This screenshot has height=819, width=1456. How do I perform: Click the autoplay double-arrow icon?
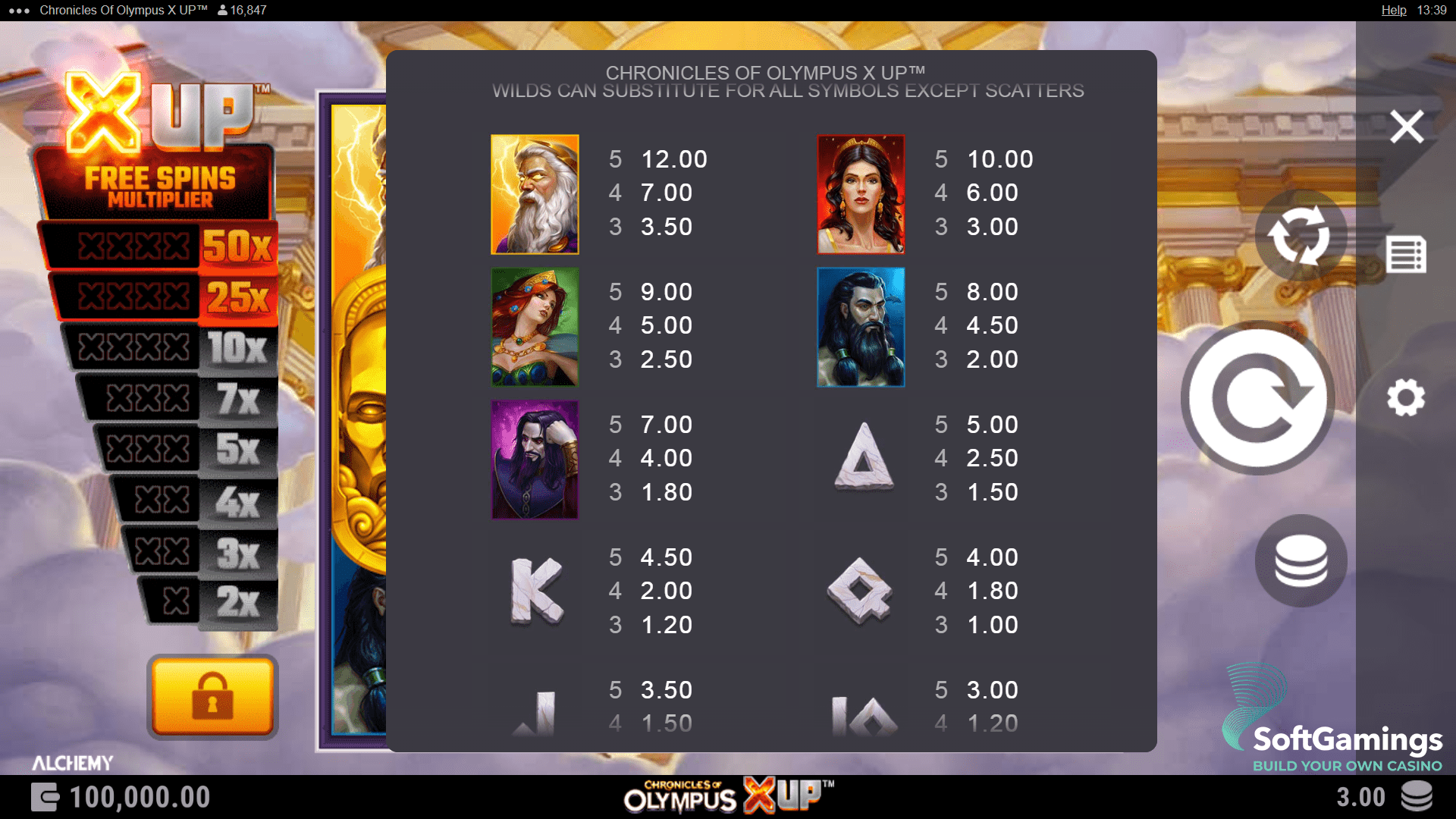click(x=1302, y=235)
